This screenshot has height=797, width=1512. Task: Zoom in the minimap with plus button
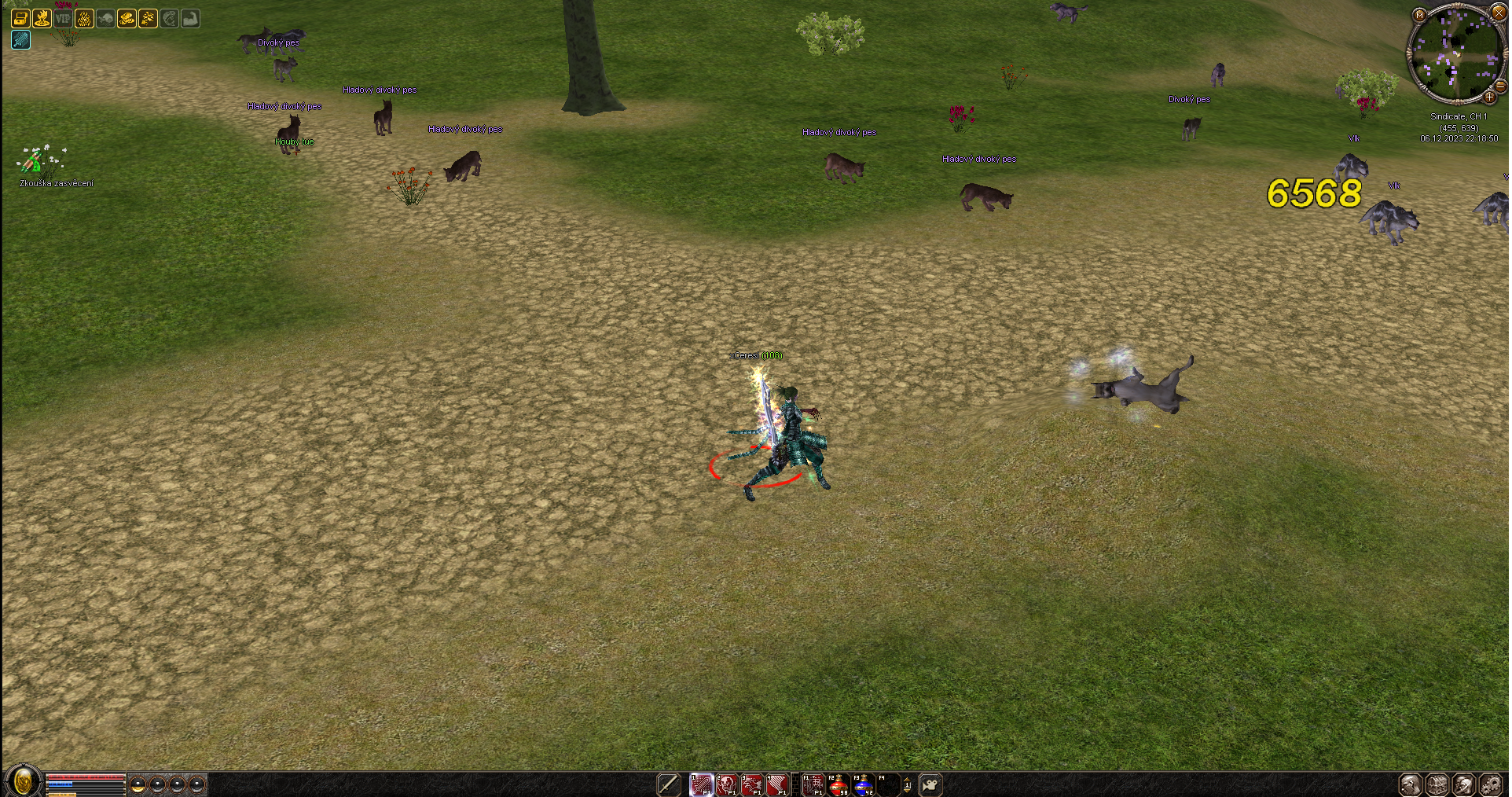pyautogui.click(x=1489, y=97)
